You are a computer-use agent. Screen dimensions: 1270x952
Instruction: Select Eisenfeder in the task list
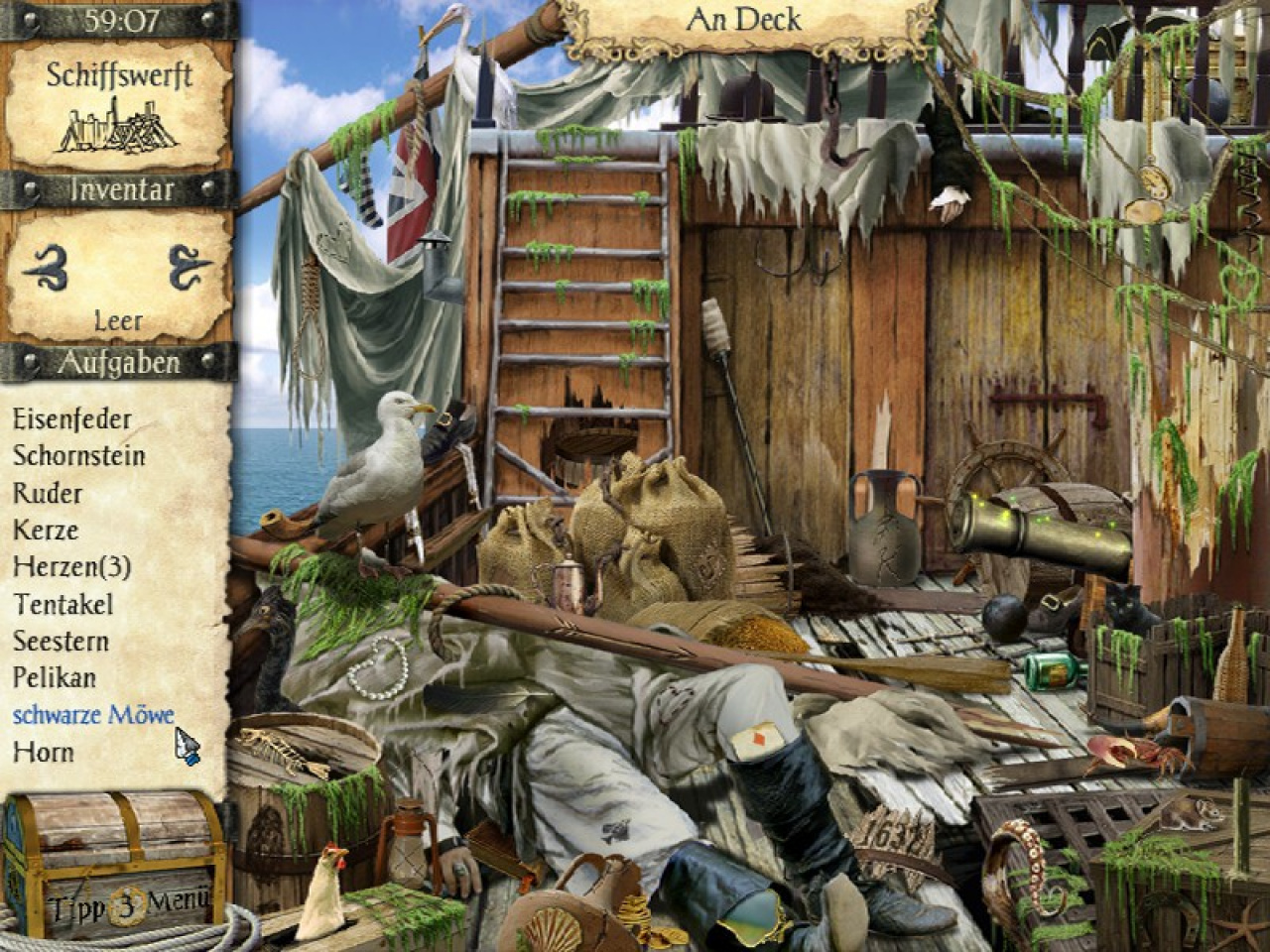click(x=71, y=418)
